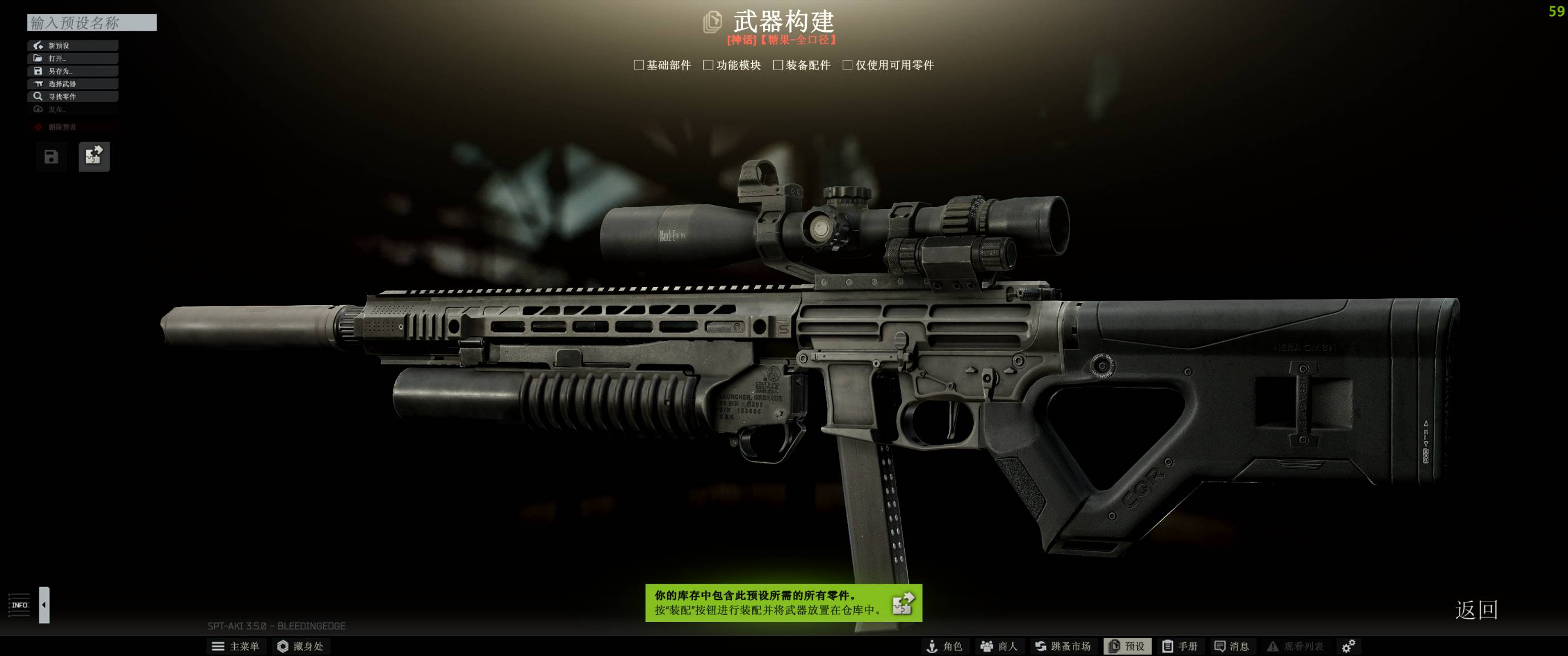
Task: Open the flea market (跳蚤市场)
Action: 1063,646
